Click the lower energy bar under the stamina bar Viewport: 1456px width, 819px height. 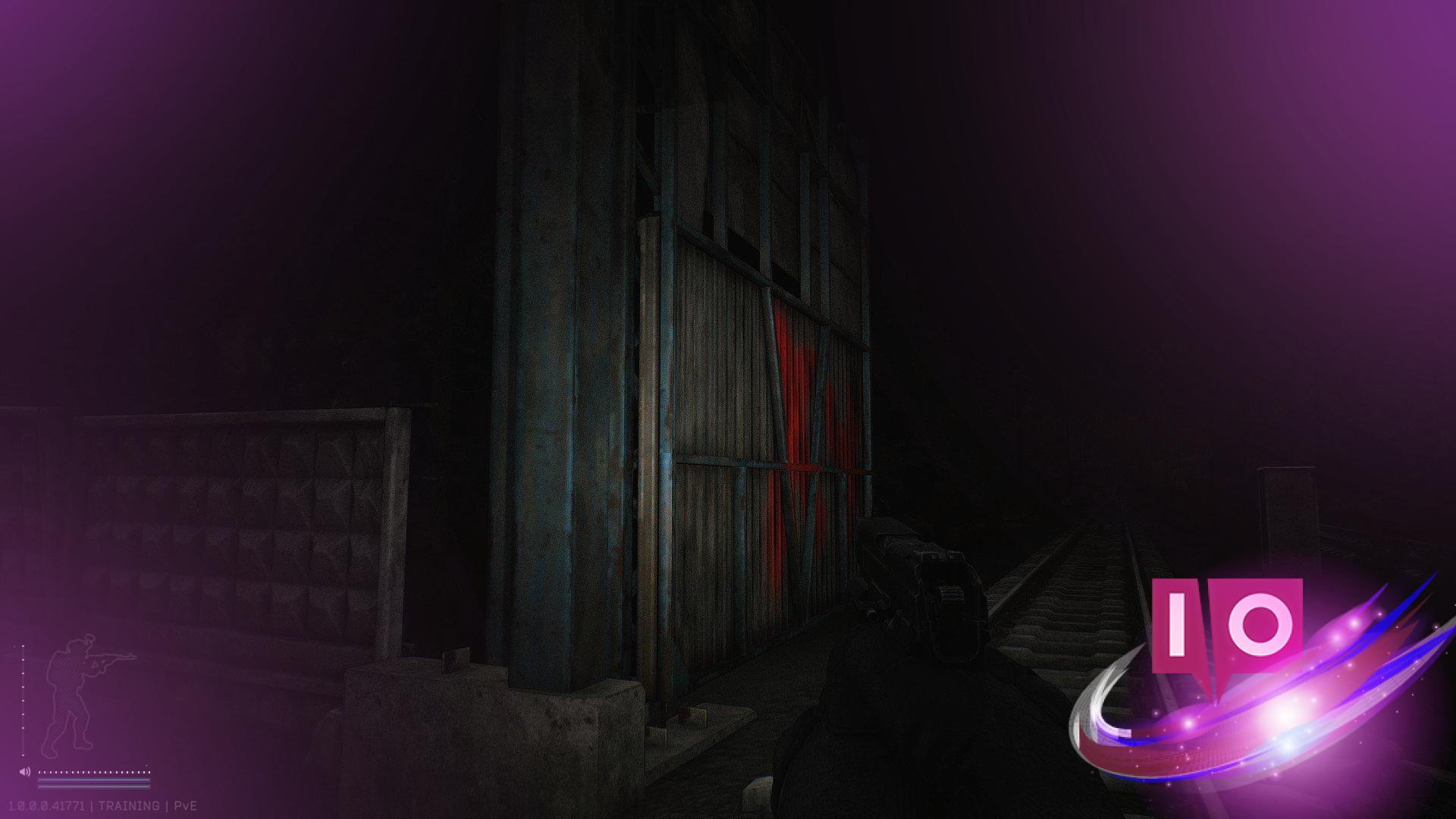(93, 786)
